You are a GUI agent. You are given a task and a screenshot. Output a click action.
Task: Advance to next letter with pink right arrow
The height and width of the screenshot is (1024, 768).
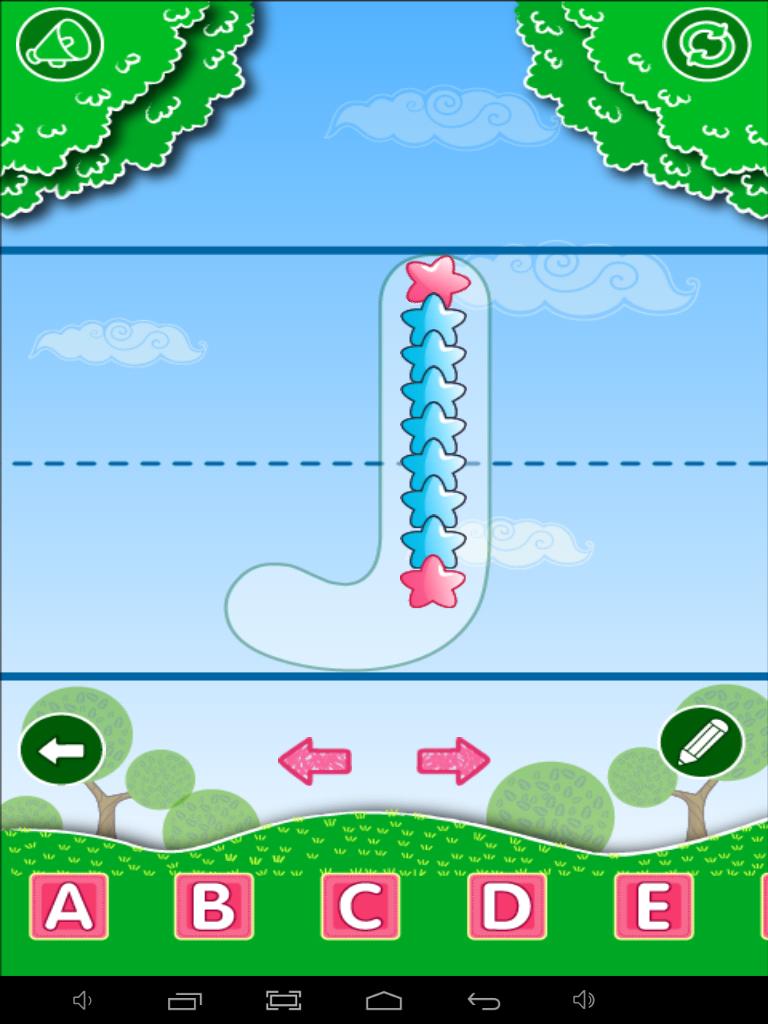(x=453, y=761)
